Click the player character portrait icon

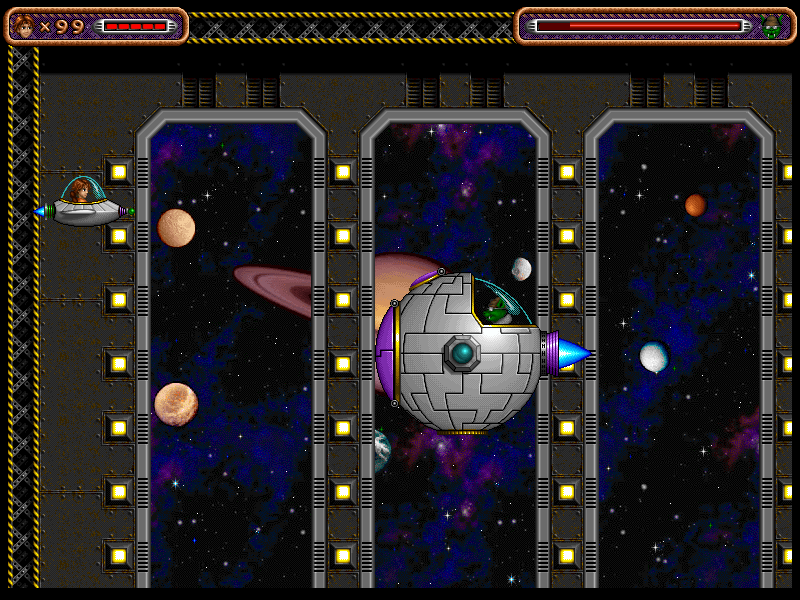pos(25,26)
